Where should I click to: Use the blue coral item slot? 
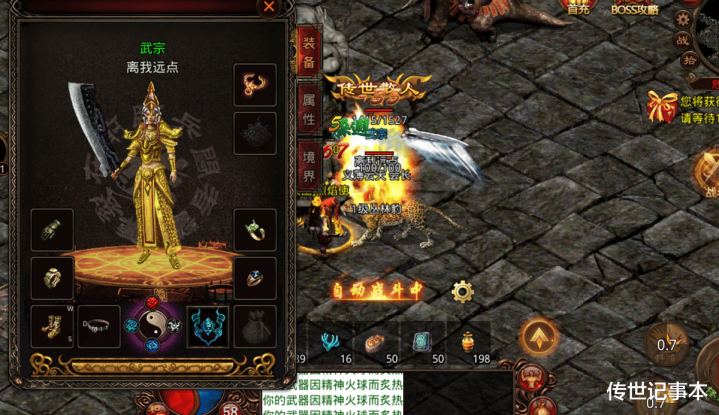click(x=328, y=342)
